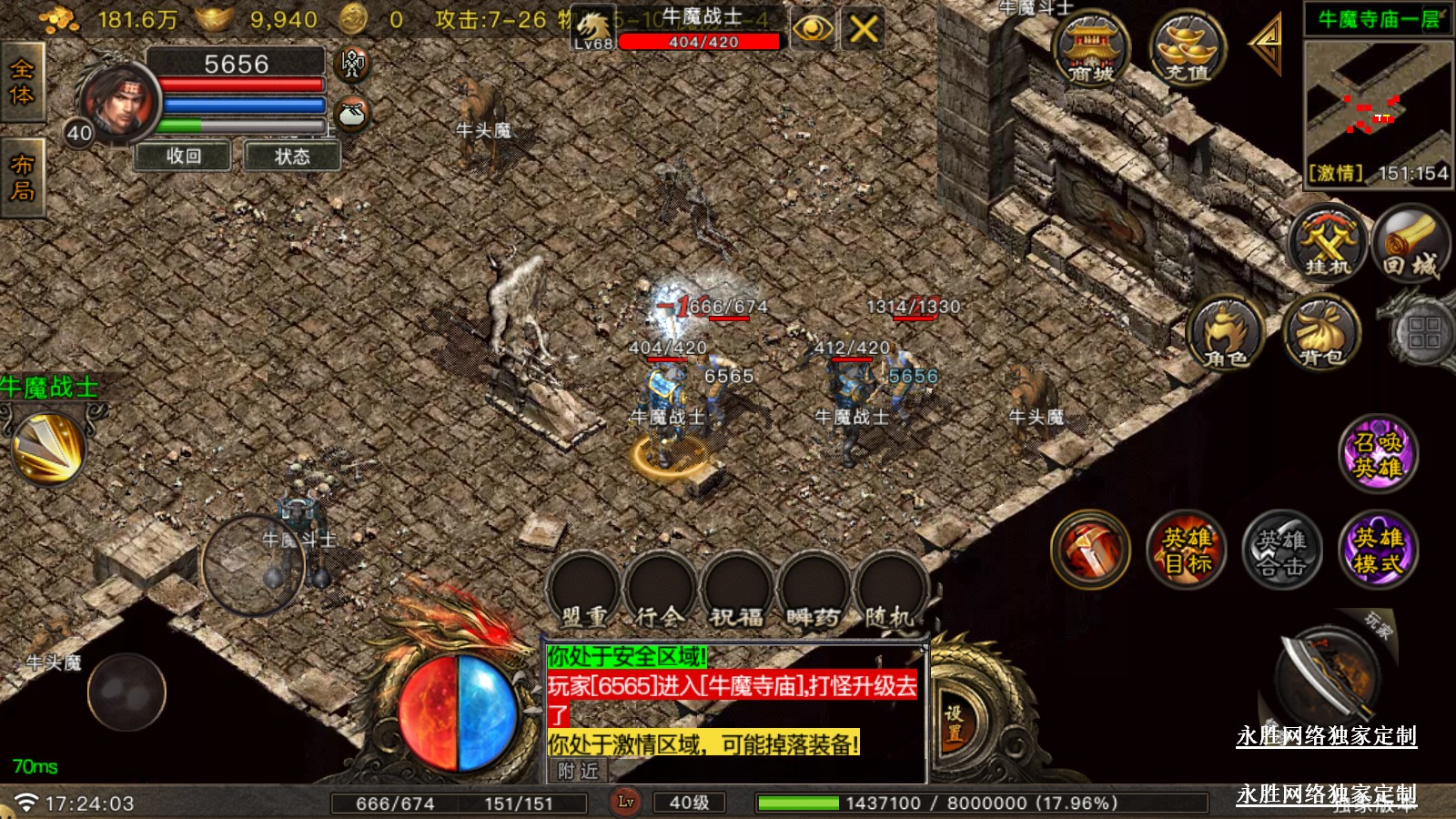Trigger the 英雄合击 combo attack
The height and width of the screenshot is (819, 1456).
pyautogui.click(x=1281, y=550)
